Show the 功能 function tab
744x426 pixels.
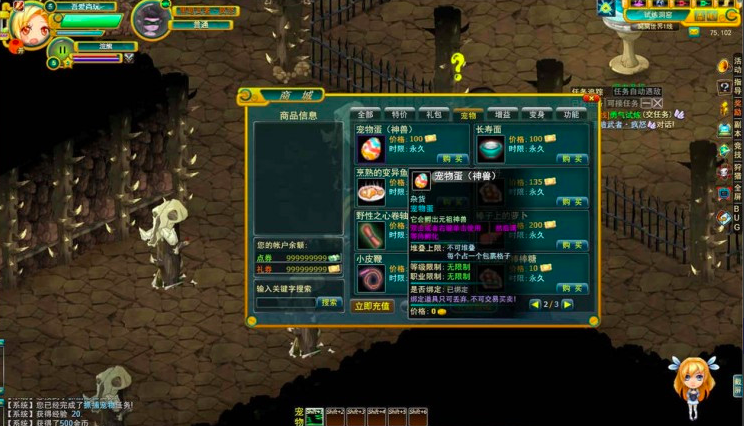571,115
